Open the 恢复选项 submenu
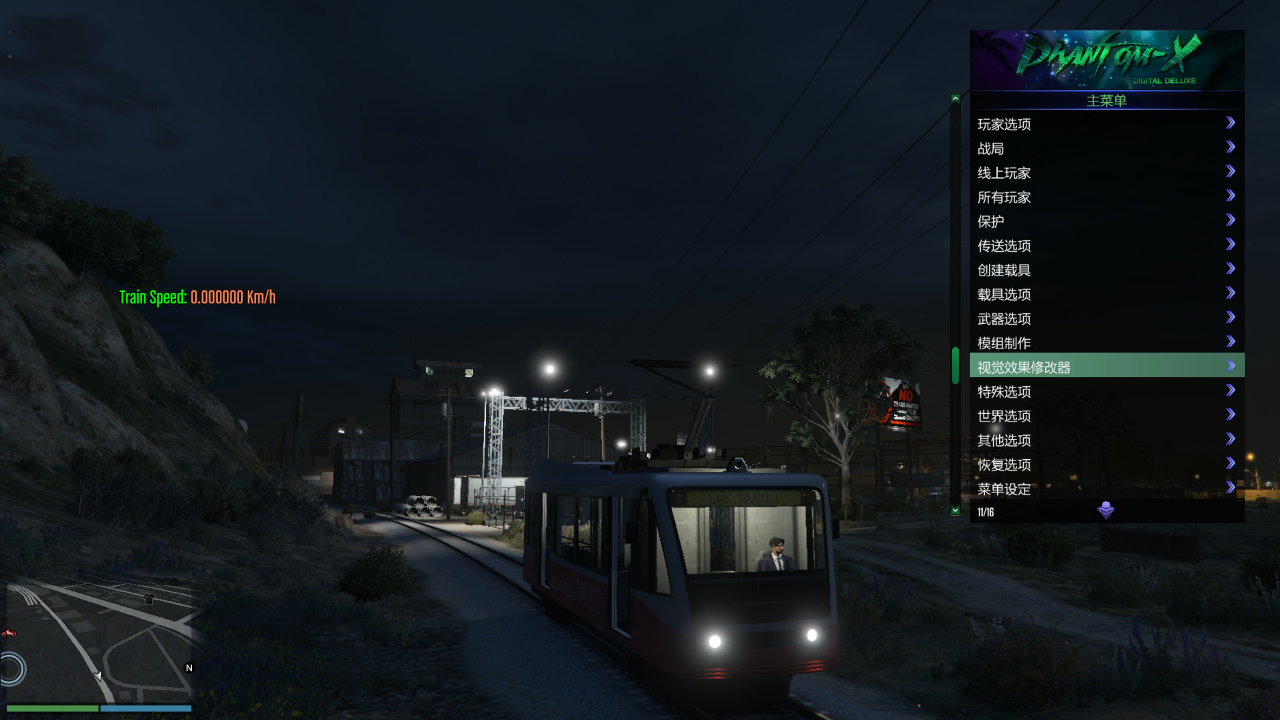 pyautogui.click(x=1105, y=465)
